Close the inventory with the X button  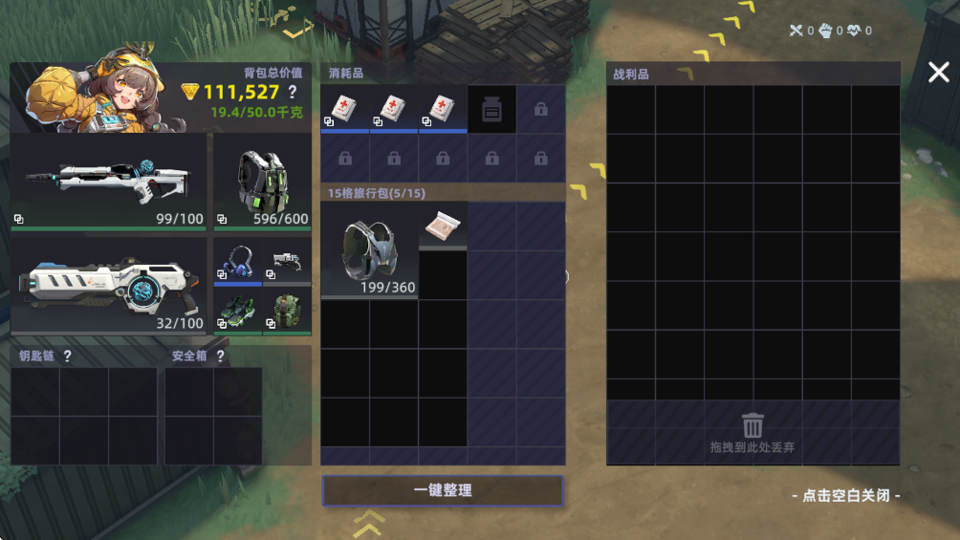pos(938,72)
